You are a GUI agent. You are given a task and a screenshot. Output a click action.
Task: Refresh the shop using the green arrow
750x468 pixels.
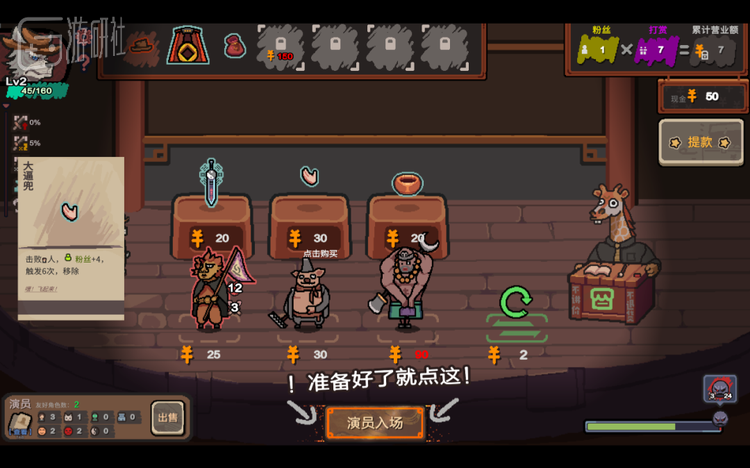tap(516, 302)
